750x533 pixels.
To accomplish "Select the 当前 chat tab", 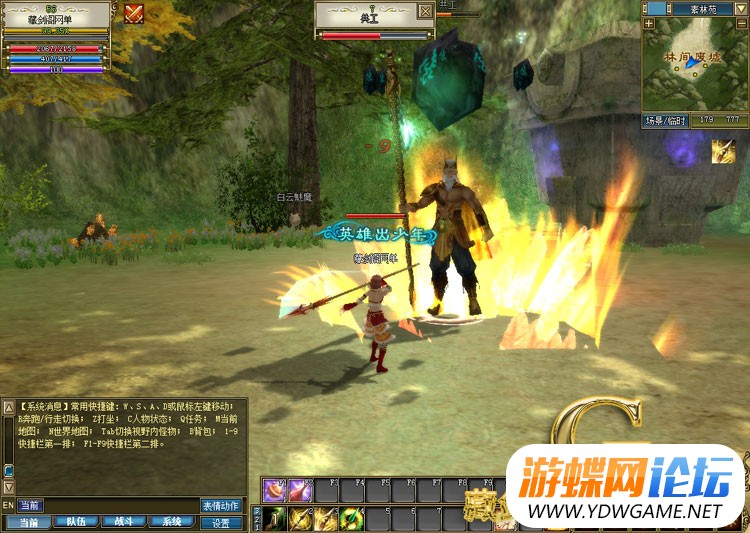I will point(28,521).
